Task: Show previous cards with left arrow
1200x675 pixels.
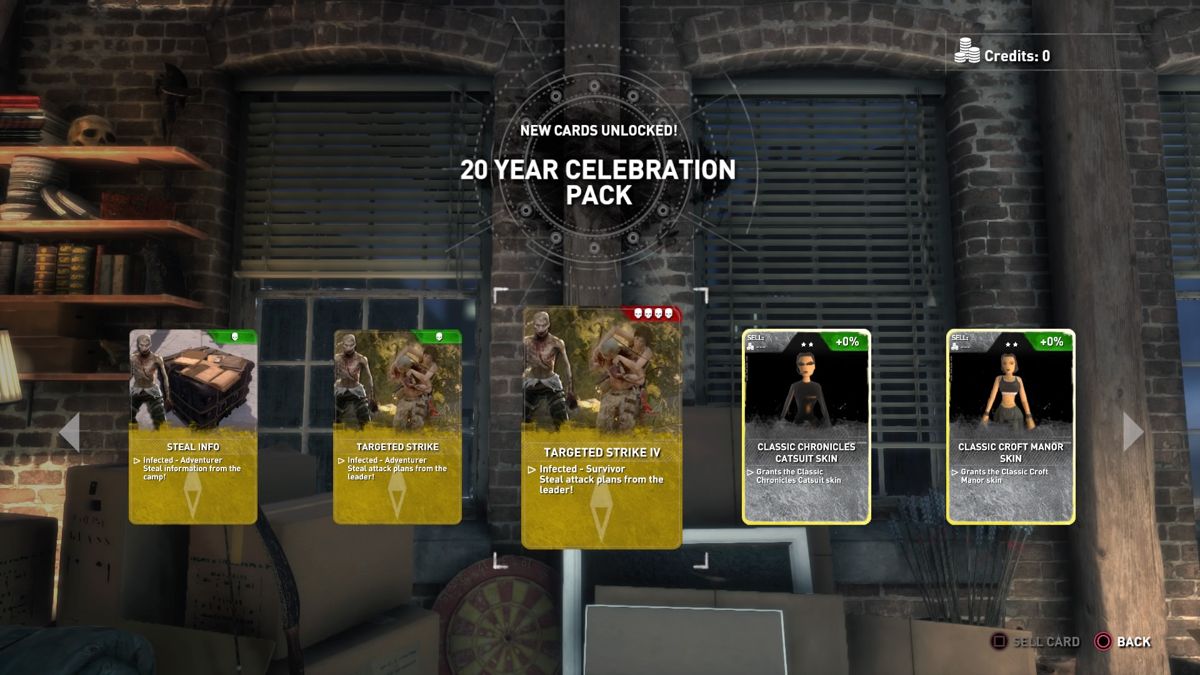Action: pyautogui.click(x=69, y=432)
